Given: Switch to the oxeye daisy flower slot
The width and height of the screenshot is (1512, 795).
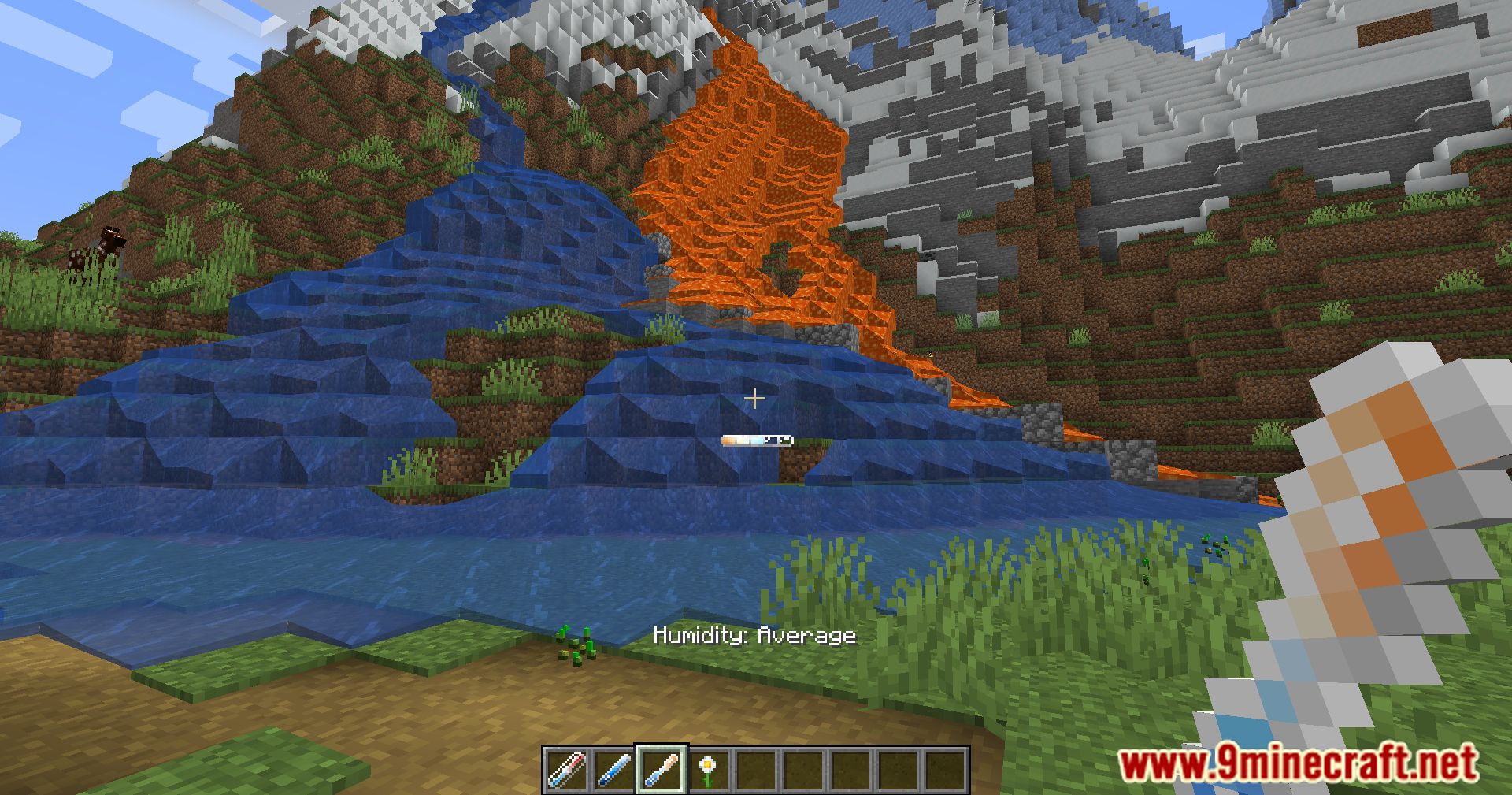Looking at the screenshot, I should (x=709, y=770).
